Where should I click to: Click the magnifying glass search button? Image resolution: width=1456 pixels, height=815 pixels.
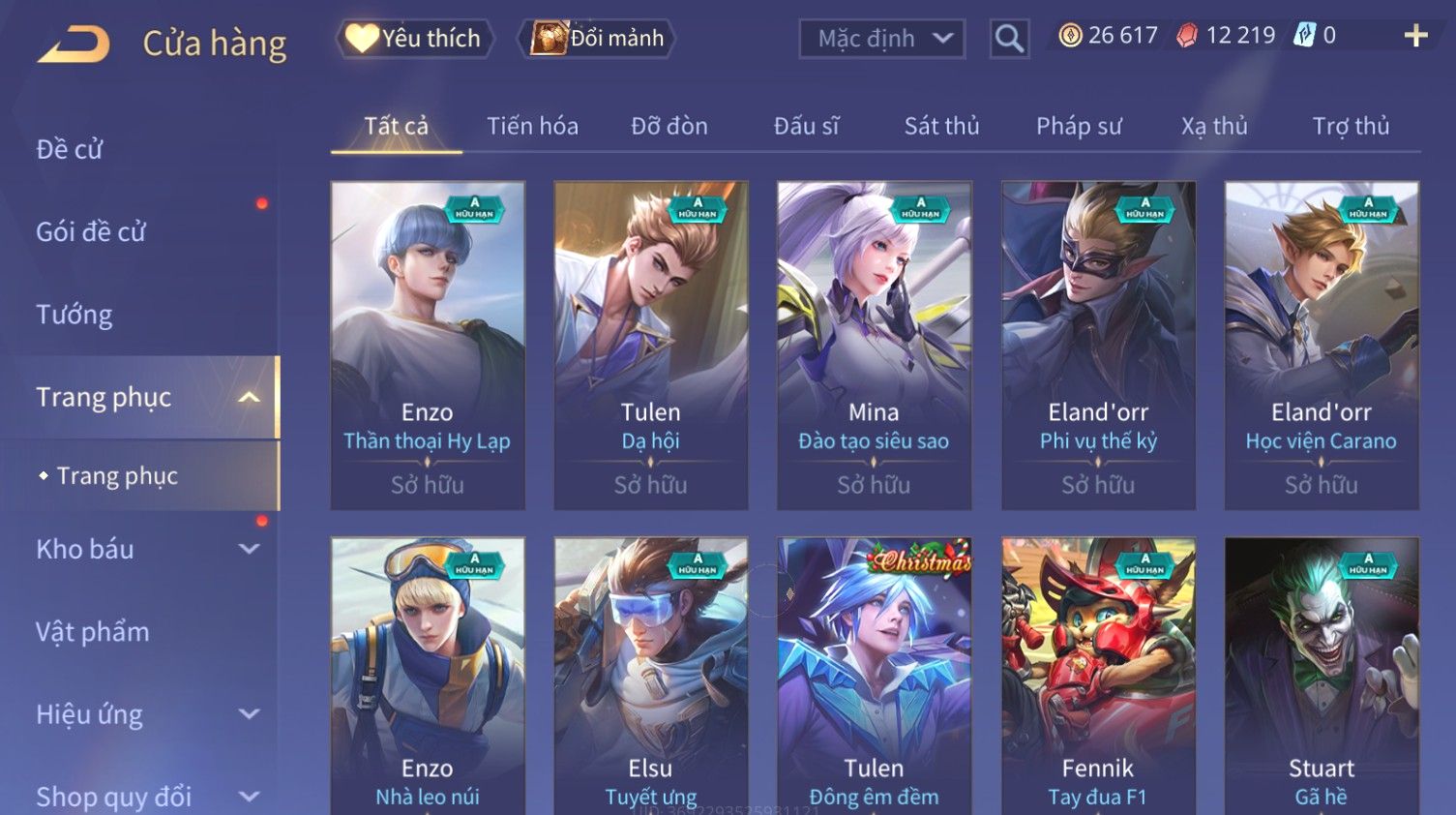pyautogui.click(x=1008, y=39)
